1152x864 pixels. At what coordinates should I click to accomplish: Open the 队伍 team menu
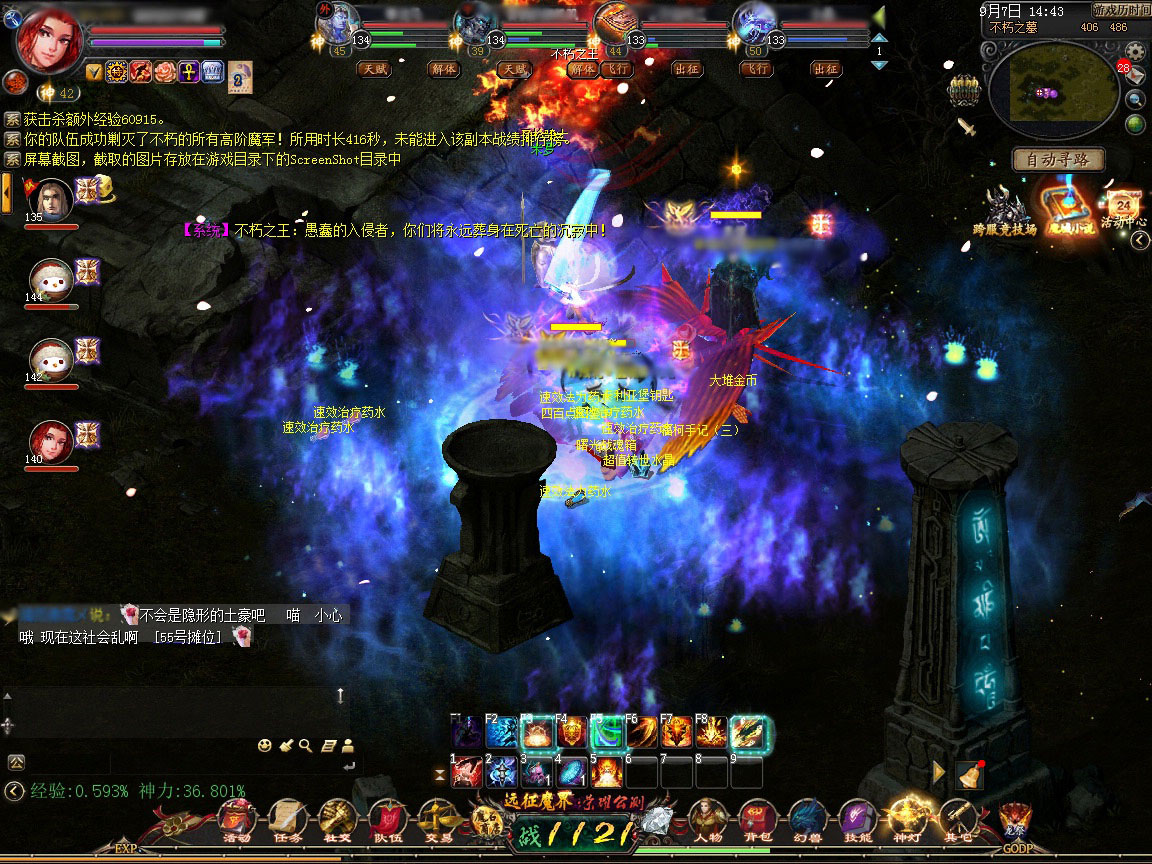coord(386,820)
